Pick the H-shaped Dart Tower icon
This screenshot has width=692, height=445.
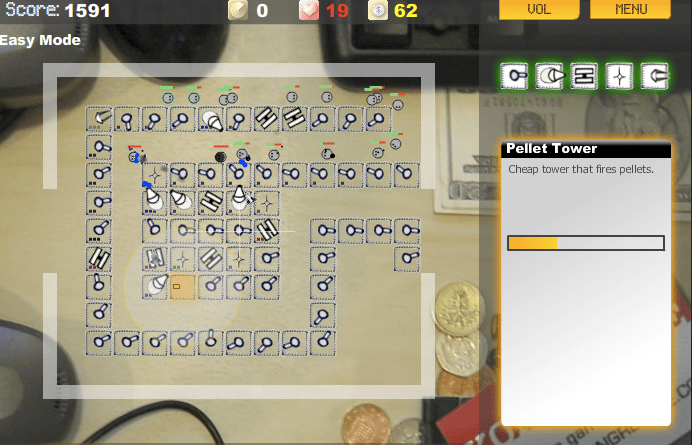pyautogui.click(x=586, y=76)
